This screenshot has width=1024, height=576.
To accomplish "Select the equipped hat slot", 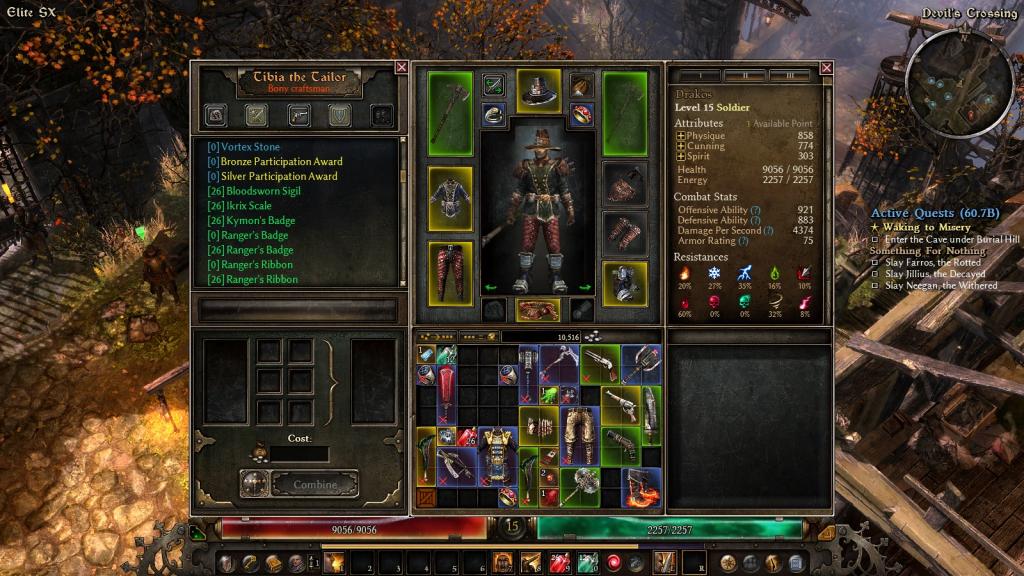I will pyautogui.click(x=539, y=92).
